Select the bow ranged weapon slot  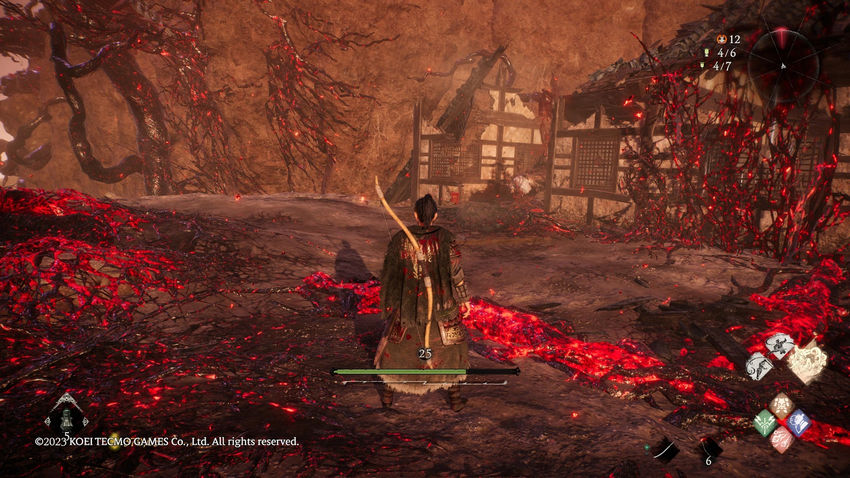[664, 450]
